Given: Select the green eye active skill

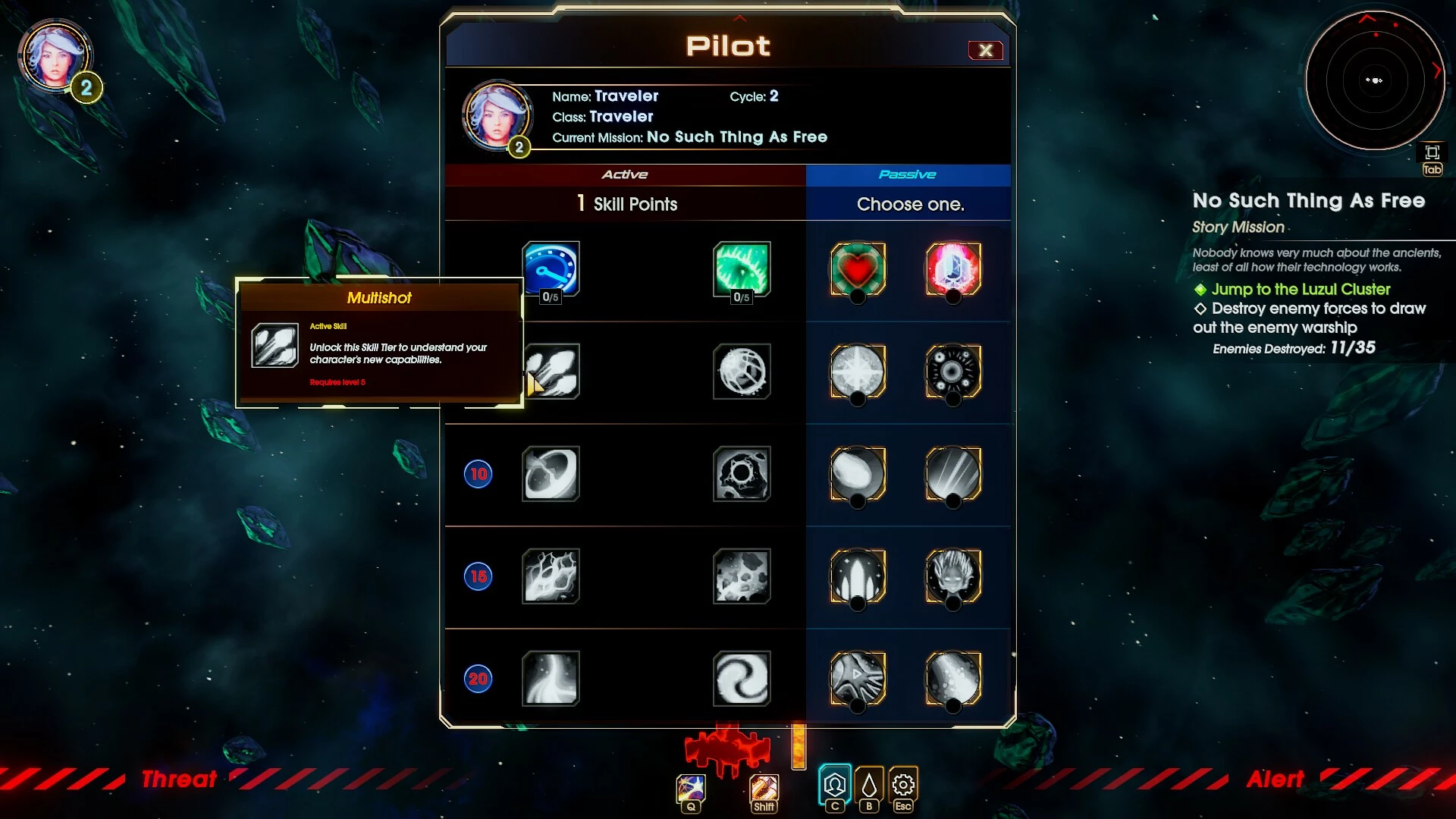Looking at the screenshot, I should [x=742, y=269].
